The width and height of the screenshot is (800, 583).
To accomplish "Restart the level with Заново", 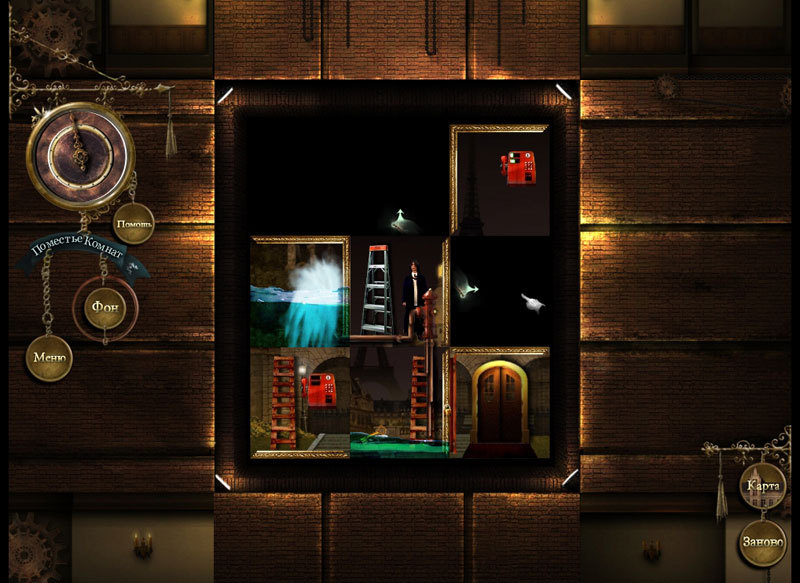I will tap(763, 543).
